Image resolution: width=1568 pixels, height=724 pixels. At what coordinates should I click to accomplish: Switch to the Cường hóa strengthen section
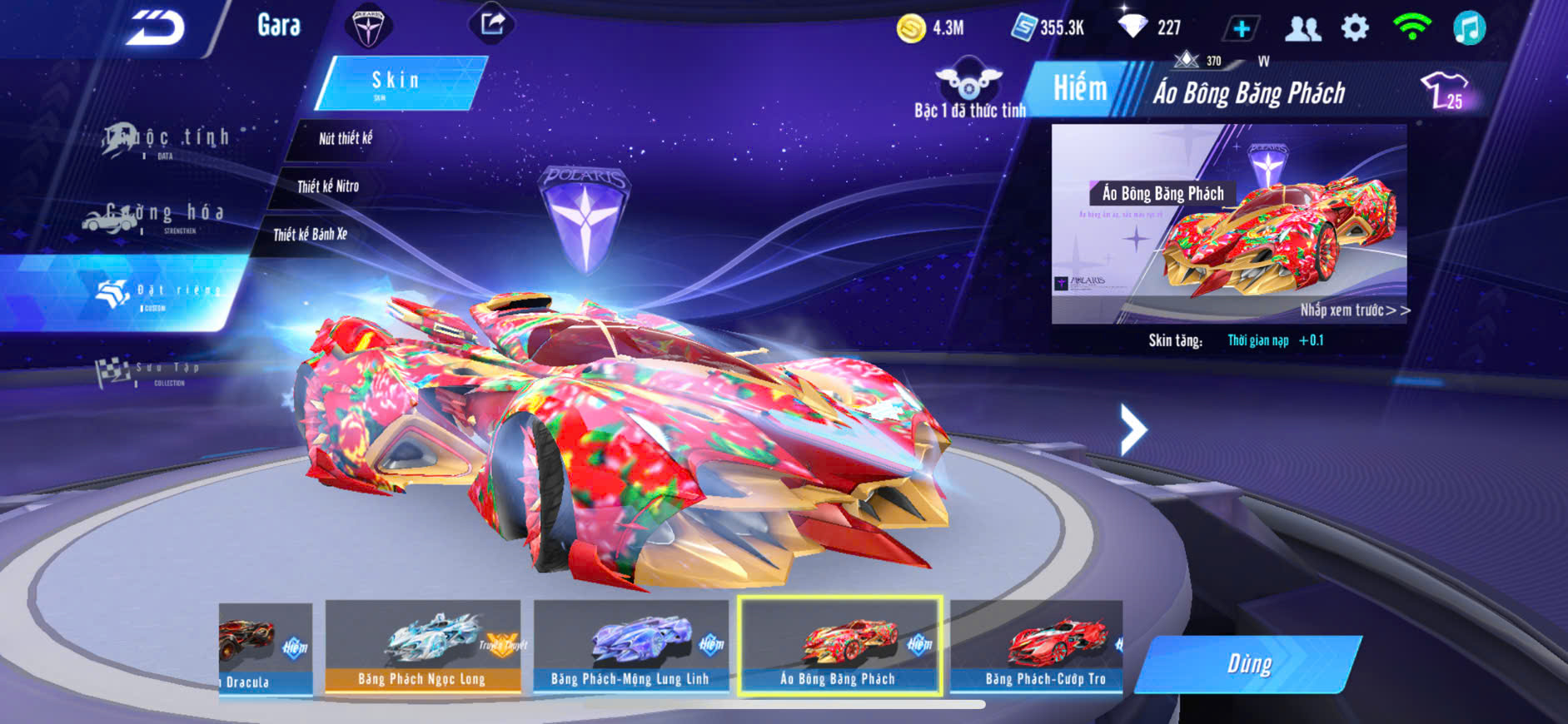tap(154, 216)
